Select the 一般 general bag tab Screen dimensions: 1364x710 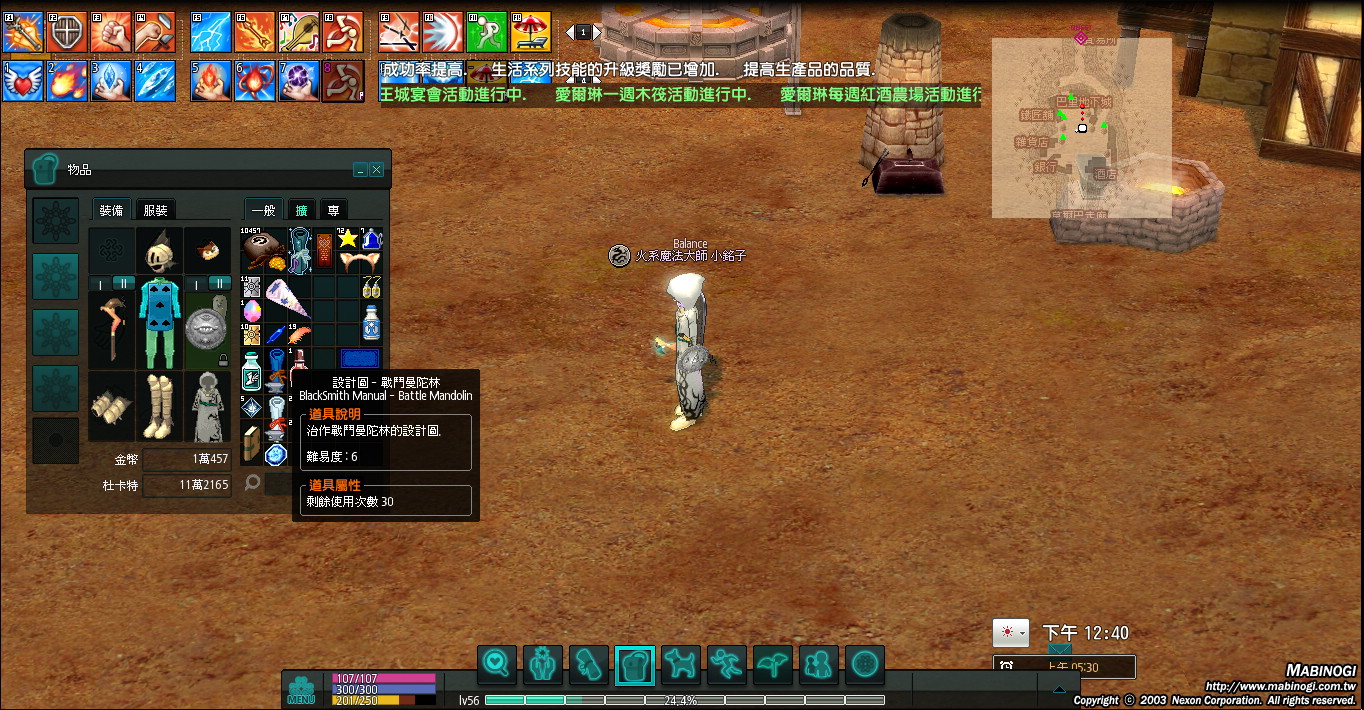pos(263,210)
